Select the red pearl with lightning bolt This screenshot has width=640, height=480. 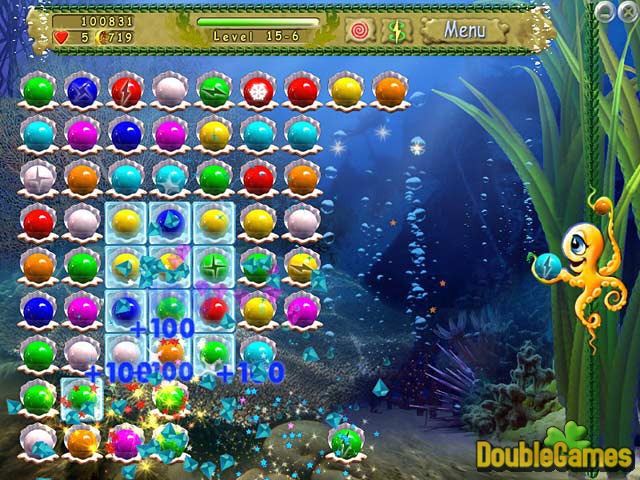pyautogui.click(x=126, y=90)
